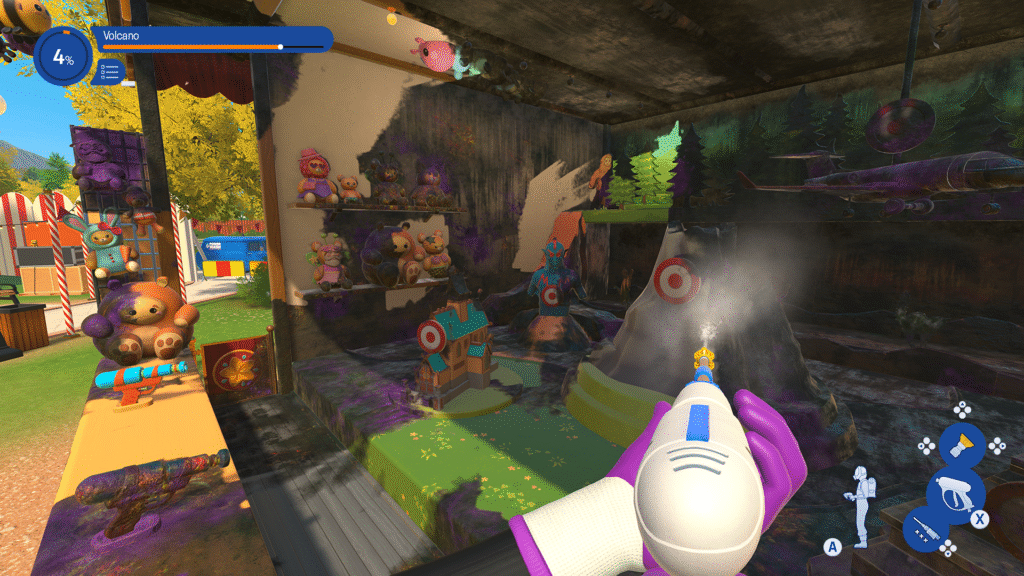
Task: Toggle the standing player stance icon
Action: [x=858, y=497]
